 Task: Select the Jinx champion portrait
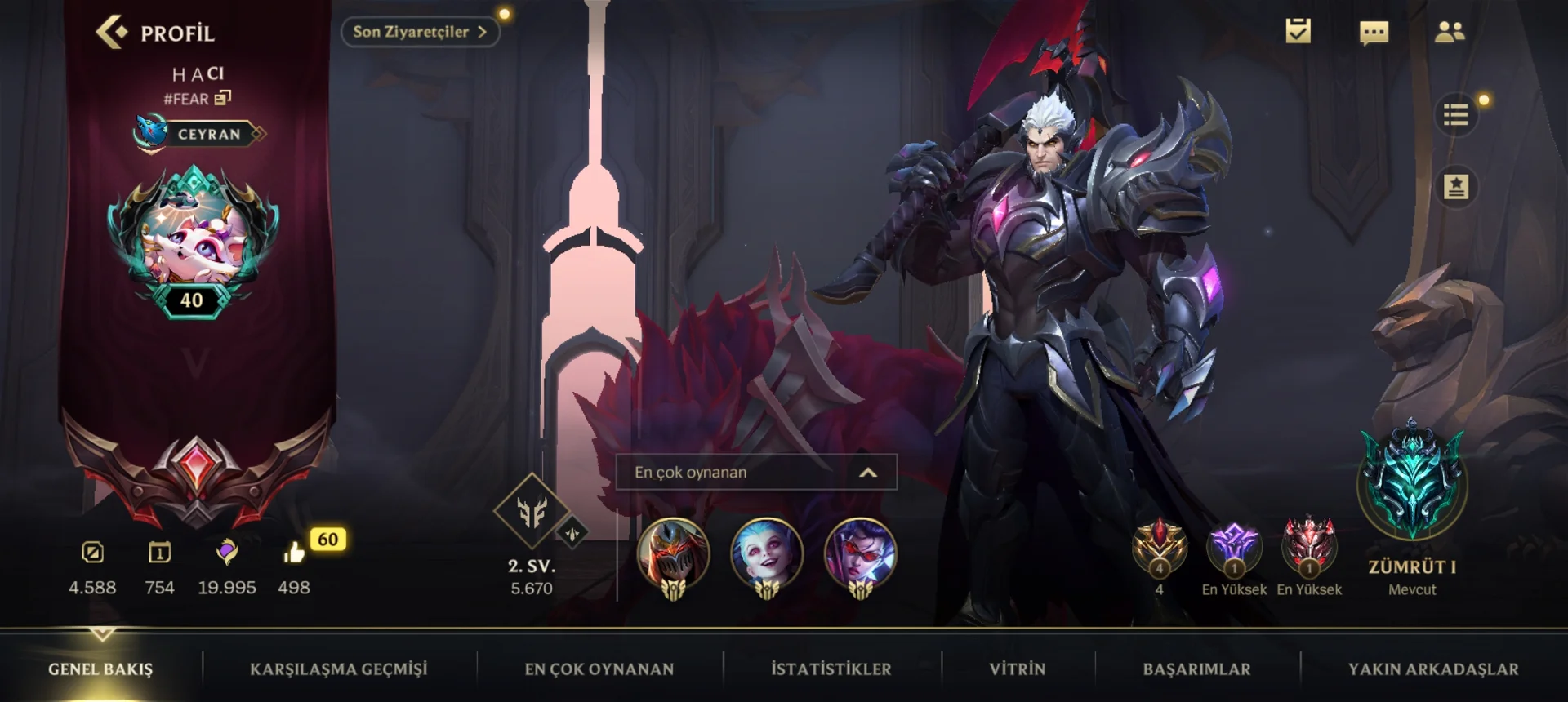point(766,555)
